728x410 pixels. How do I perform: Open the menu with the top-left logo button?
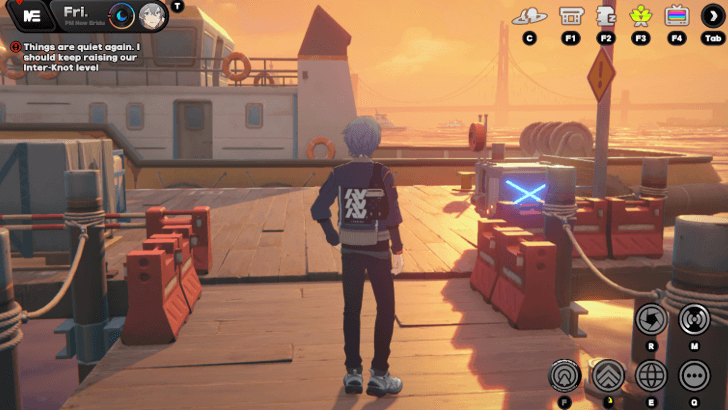(x=32, y=16)
